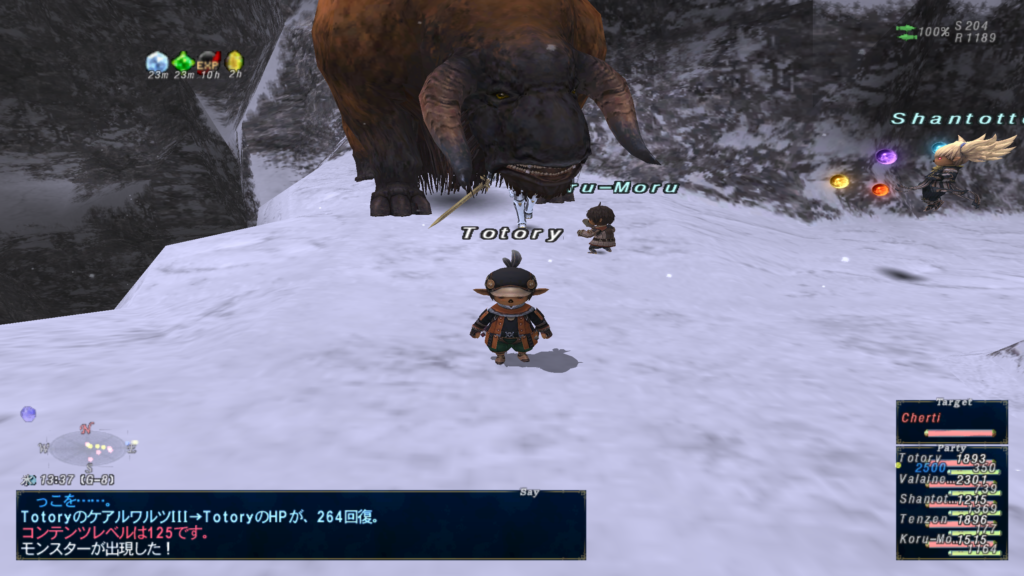The image size is (1024, 576).
Task: Select the Cherti target window
Action: [951, 421]
